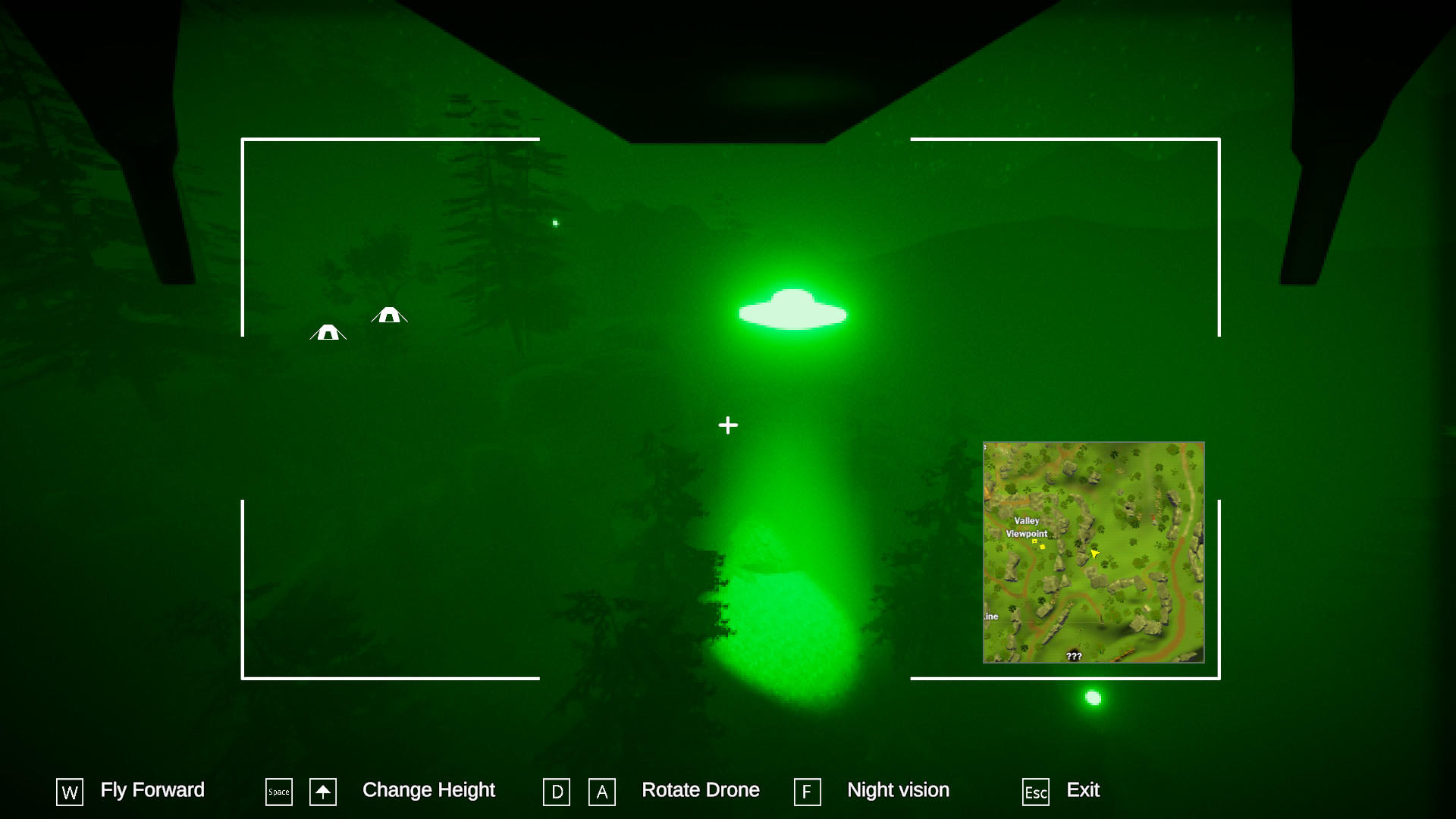Click the Space key hint icon
The width and height of the screenshot is (1456, 819).
click(x=278, y=792)
